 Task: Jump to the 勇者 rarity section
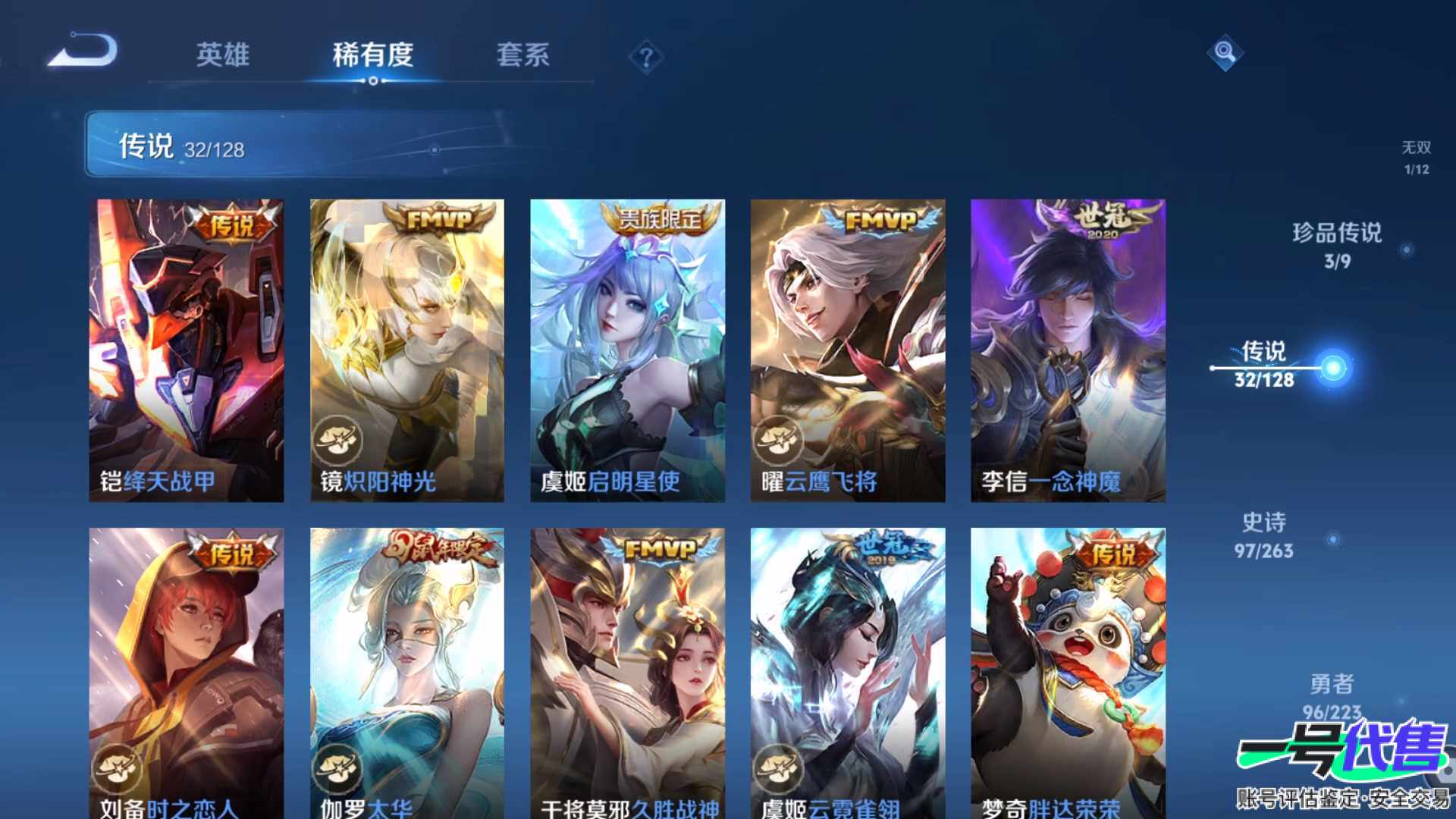pos(1332,696)
